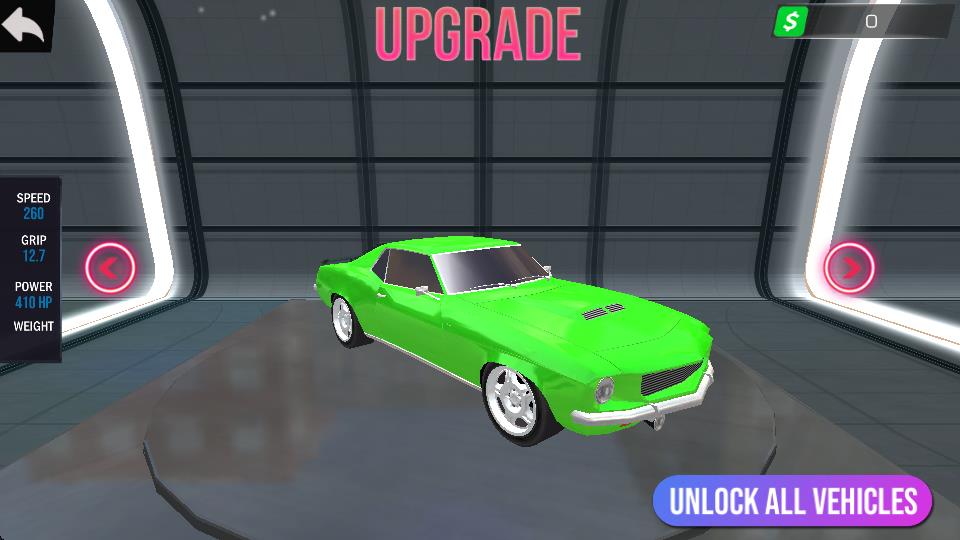The image size is (960, 540).
Task: Show the previous car with the left arrow
Action: click(x=110, y=267)
